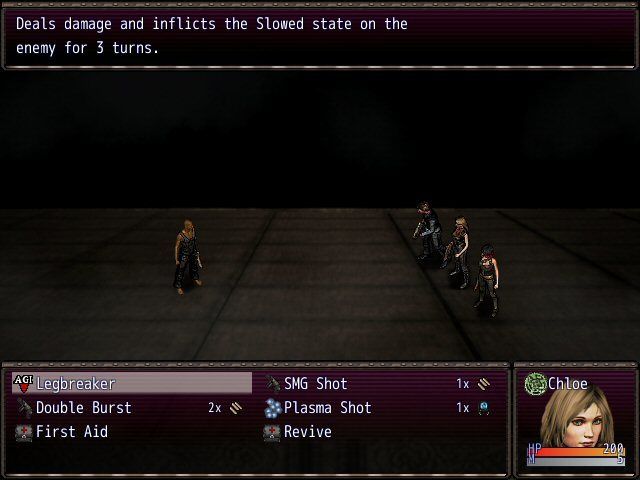
Task: Select the SMG Shot skill
Action: click(x=316, y=384)
